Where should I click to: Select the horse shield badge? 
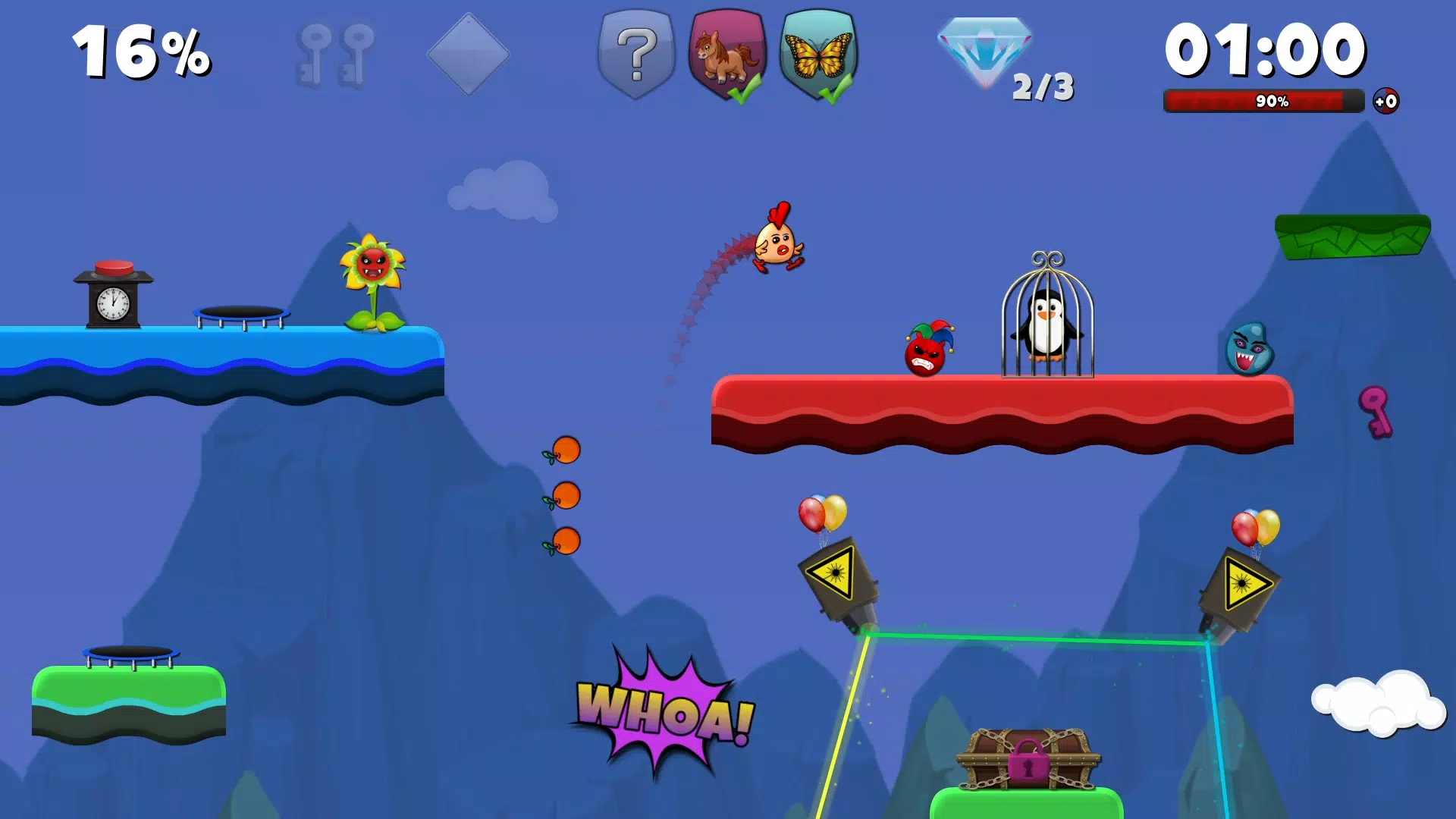click(726, 53)
